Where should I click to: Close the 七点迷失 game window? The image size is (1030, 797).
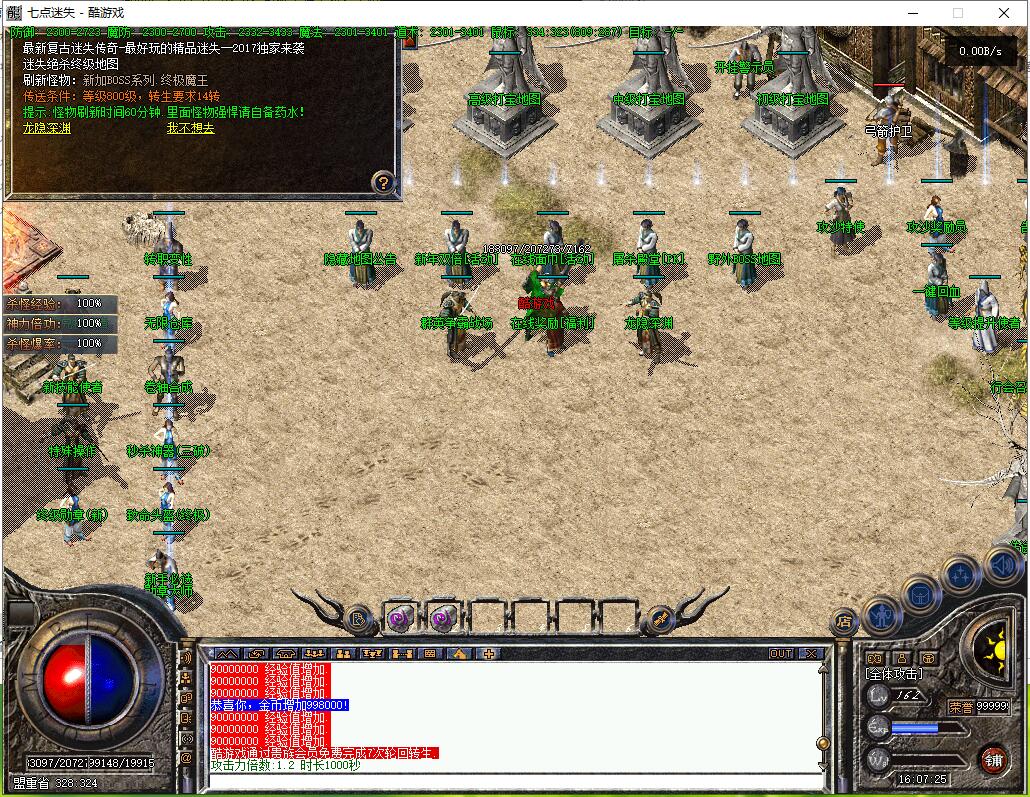[1004, 13]
